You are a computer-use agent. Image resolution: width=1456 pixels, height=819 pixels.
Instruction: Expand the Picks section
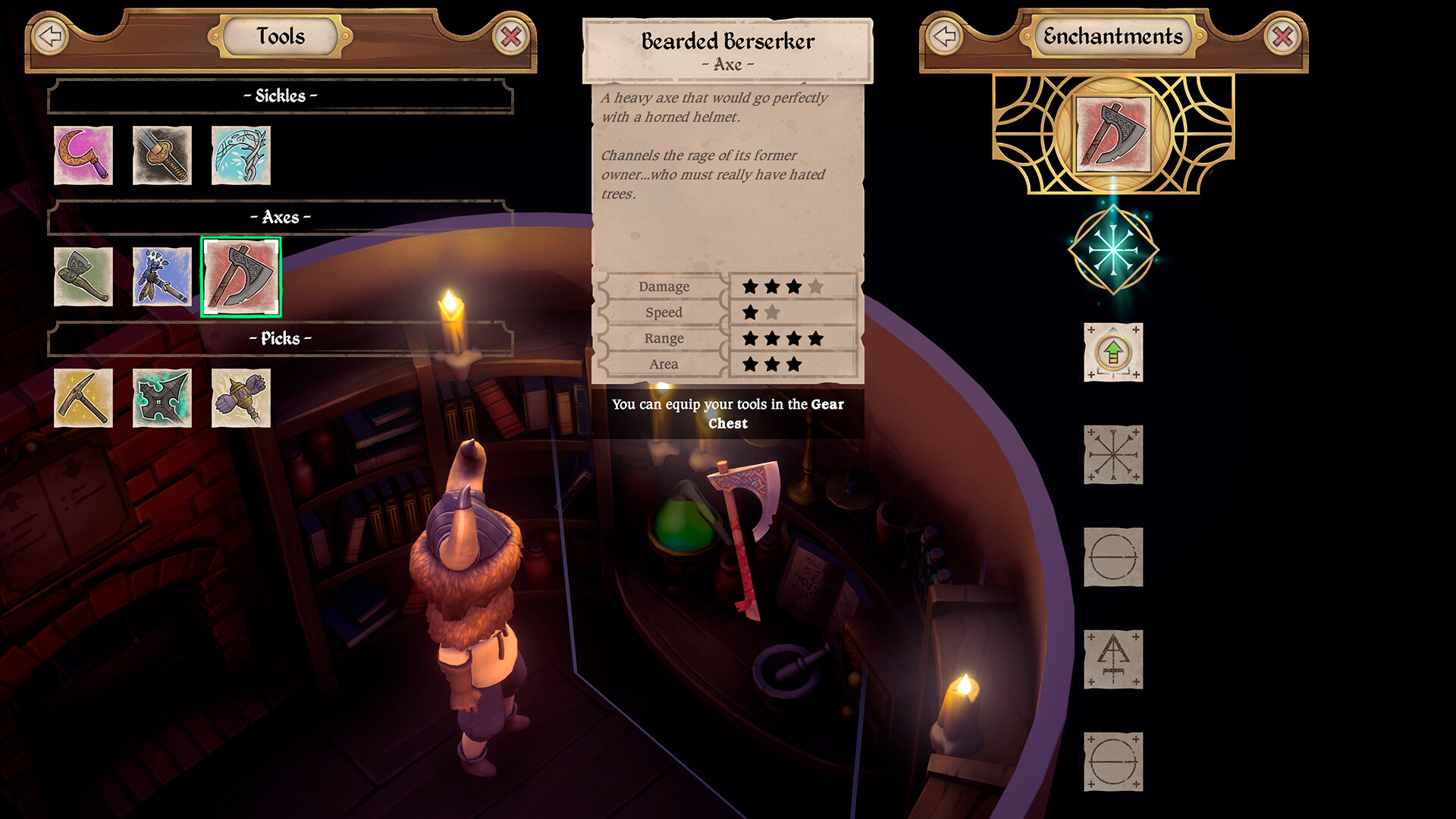click(x=279, y=339)
